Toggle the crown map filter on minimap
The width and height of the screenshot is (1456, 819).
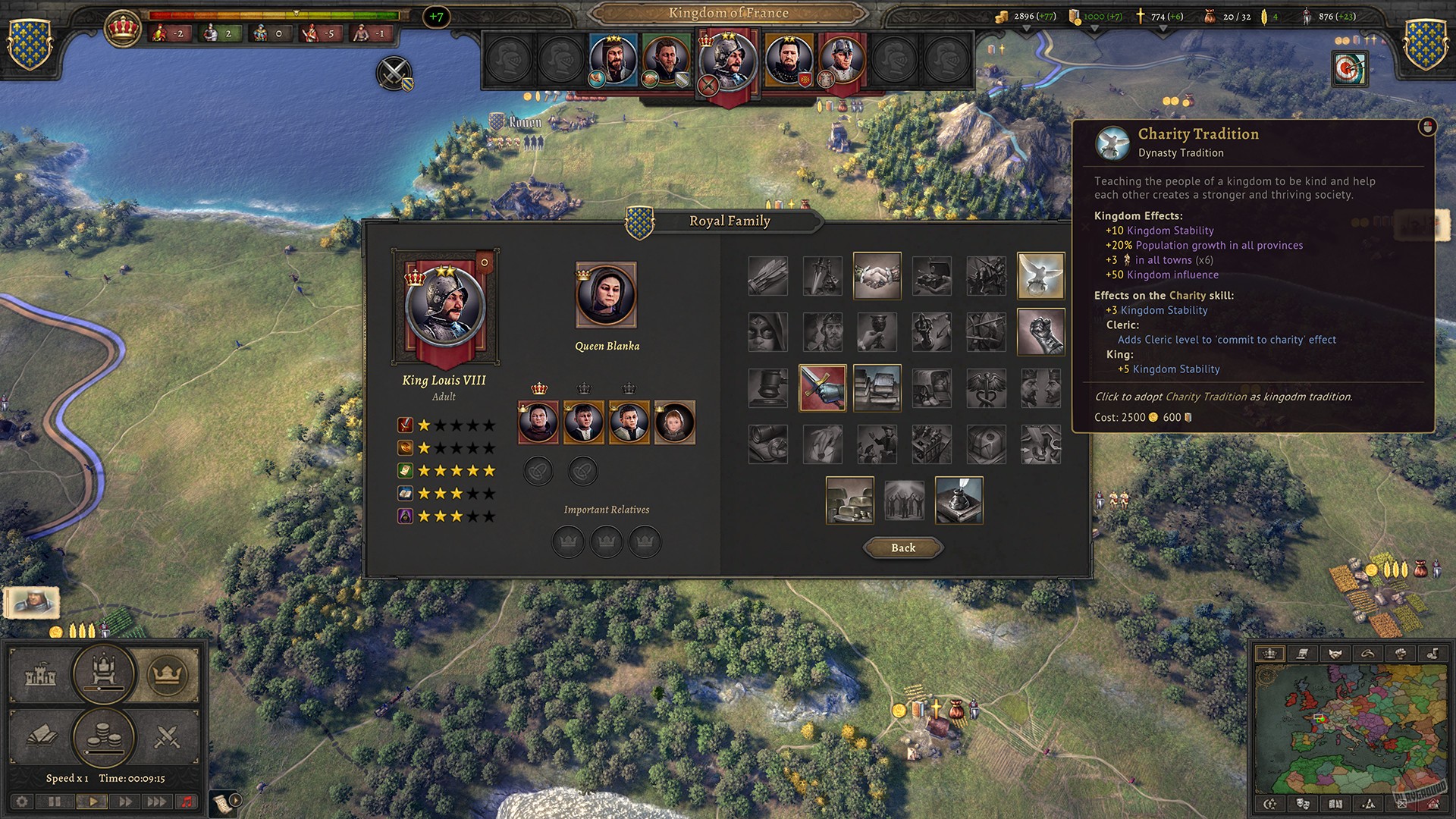tap(1272, 653)
